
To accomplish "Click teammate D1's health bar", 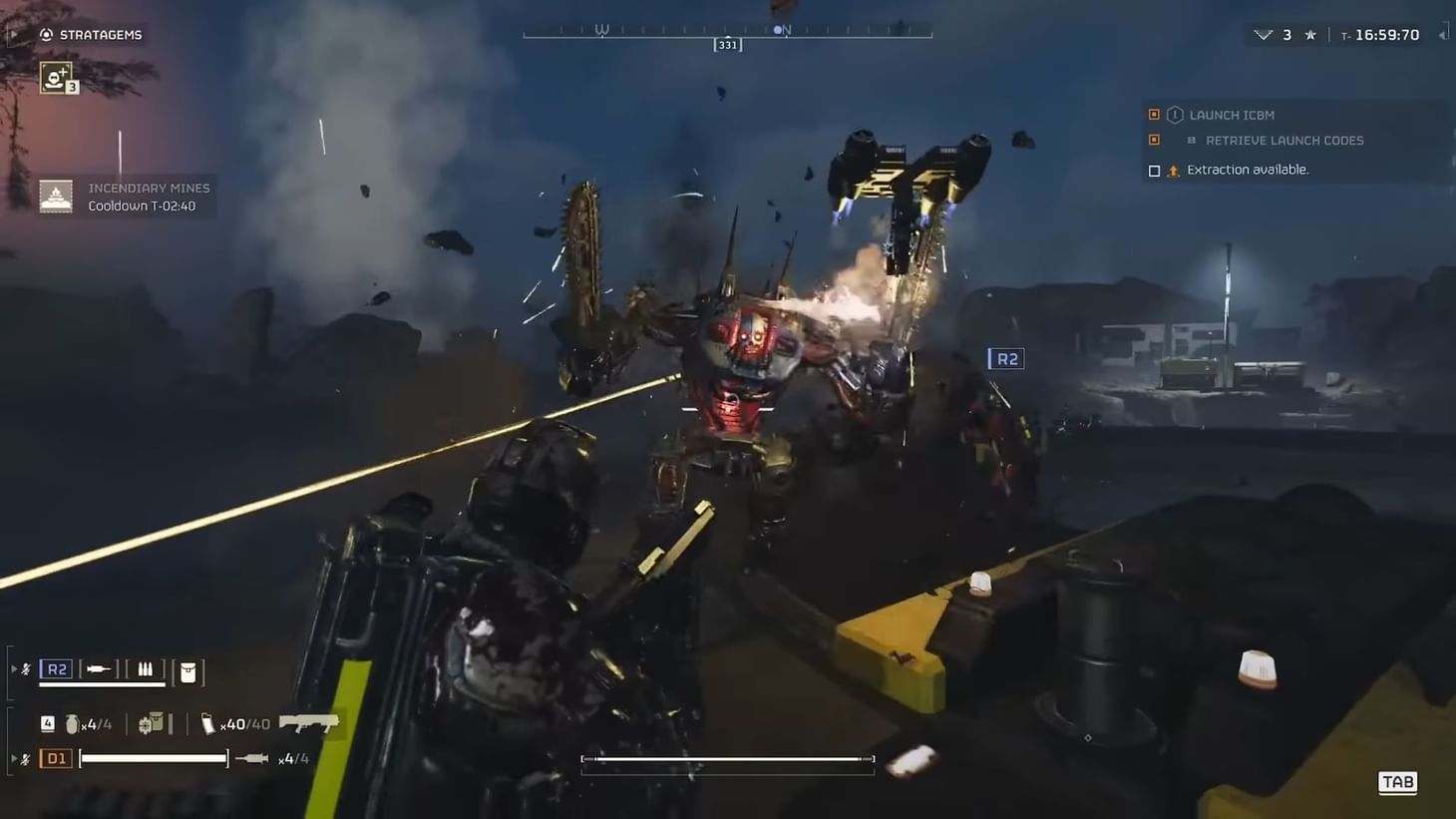I will tap(153, 757).
